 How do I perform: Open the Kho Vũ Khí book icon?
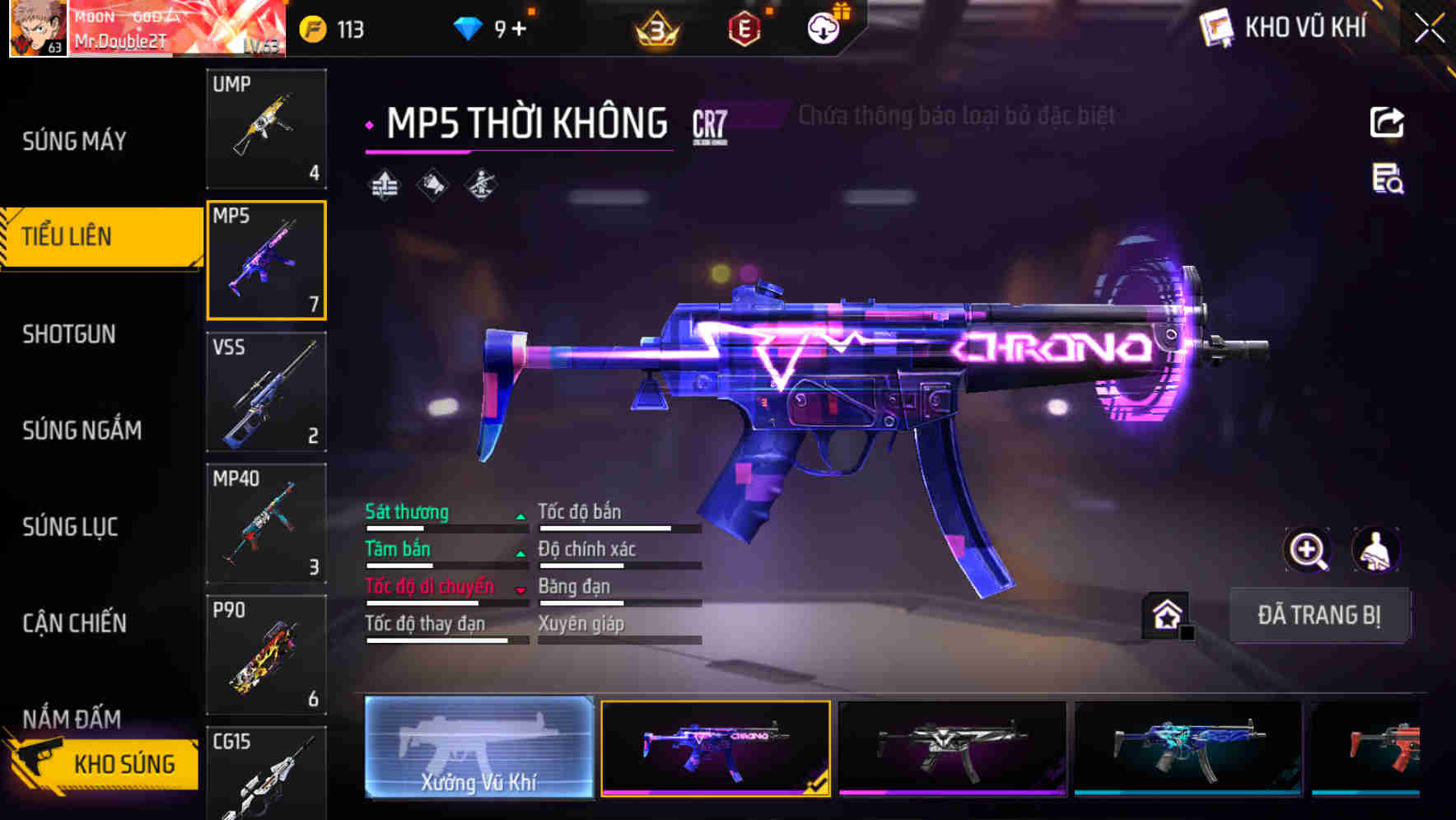click(1215, 26)
